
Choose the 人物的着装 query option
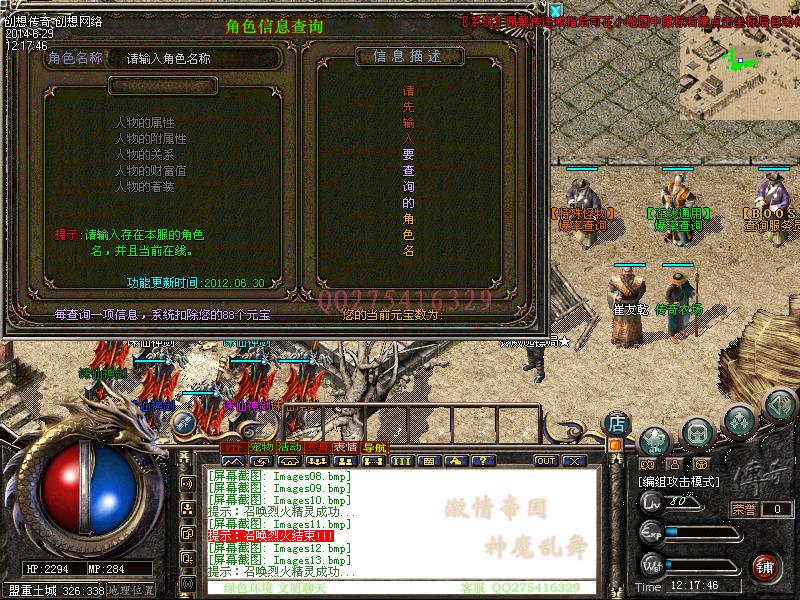click(145, 187)
